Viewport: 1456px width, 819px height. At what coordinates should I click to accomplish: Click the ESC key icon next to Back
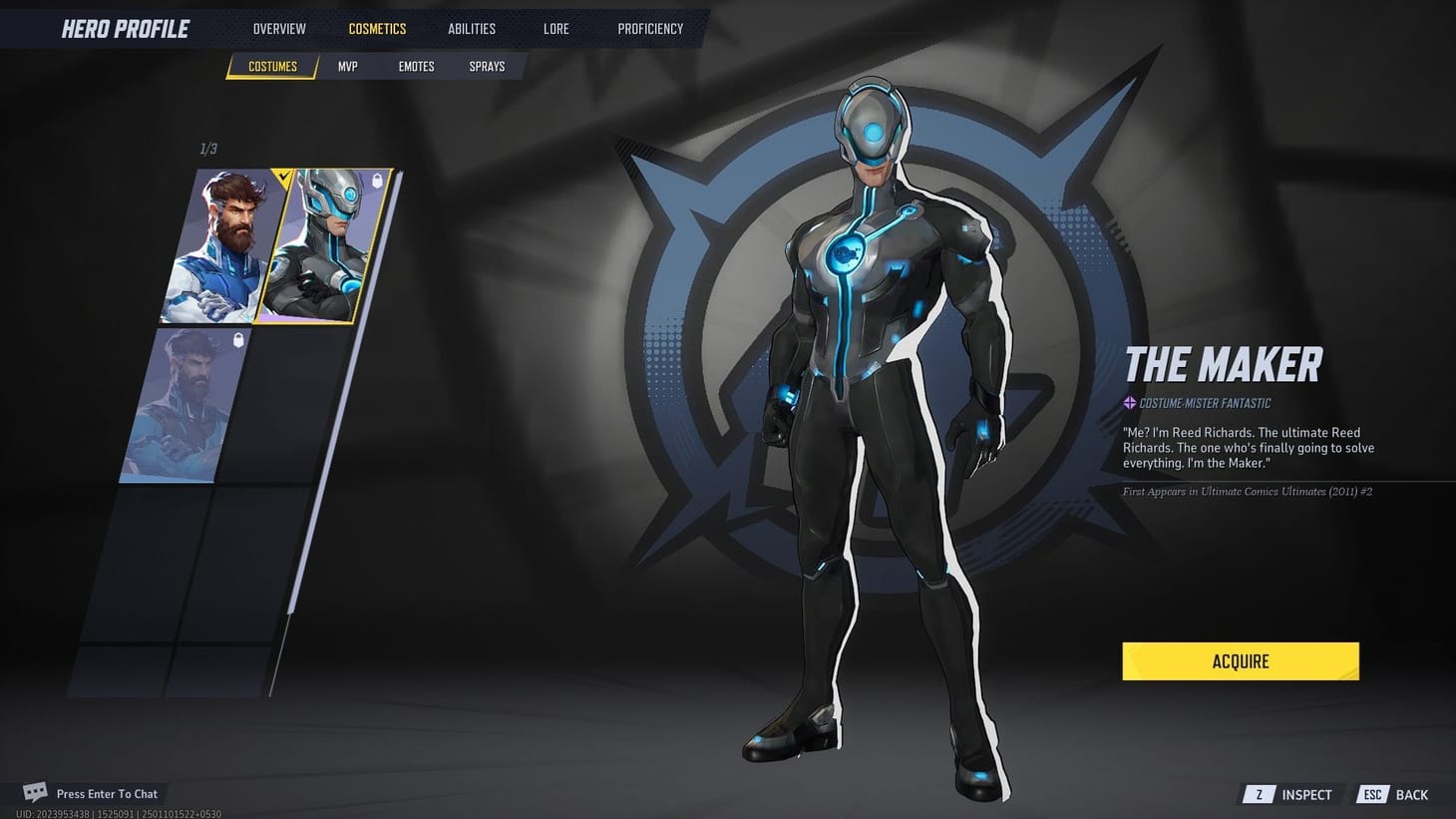pyautogui.click(x=1373, y=794)
